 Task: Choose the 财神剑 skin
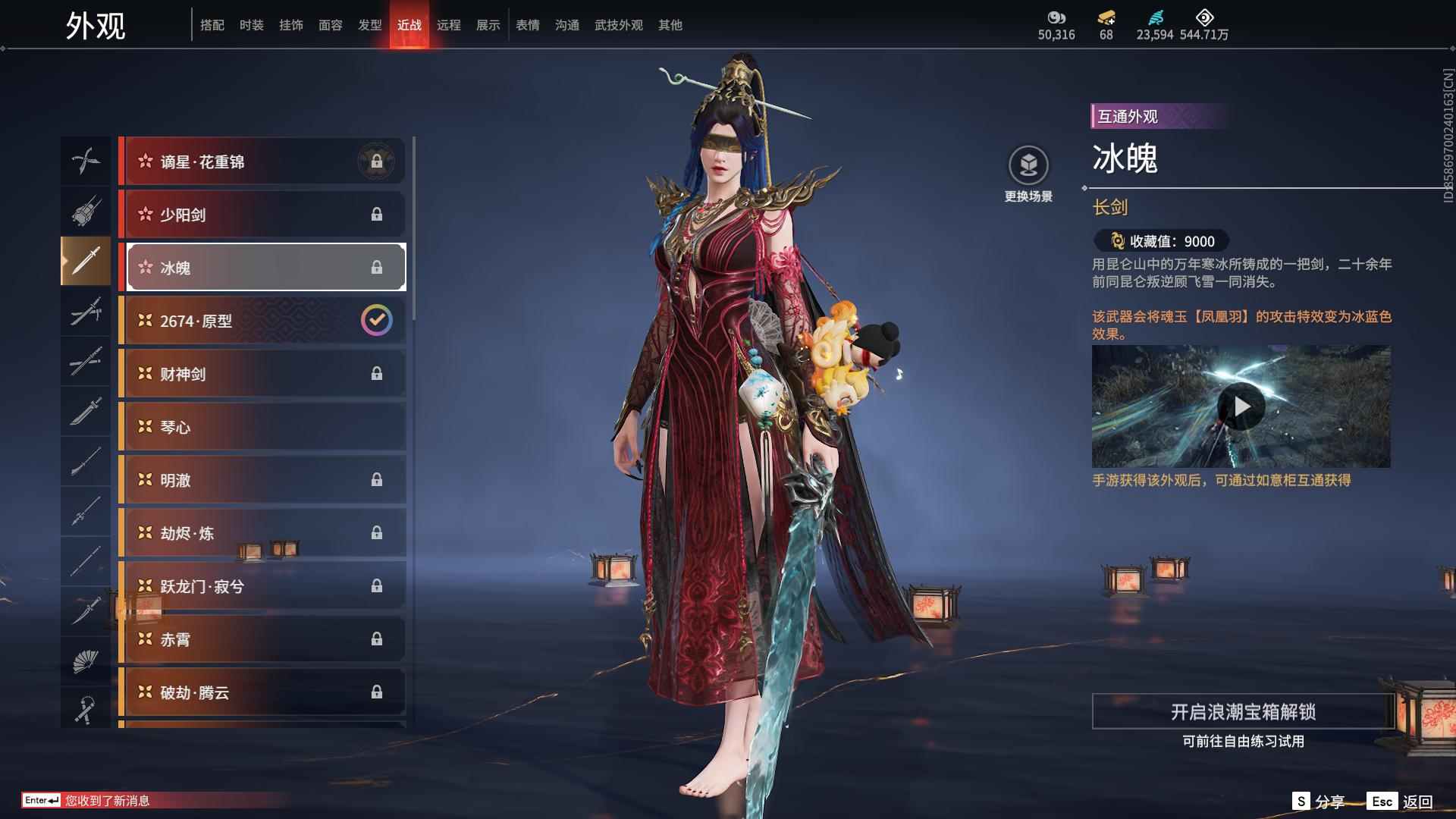(262, 374)
